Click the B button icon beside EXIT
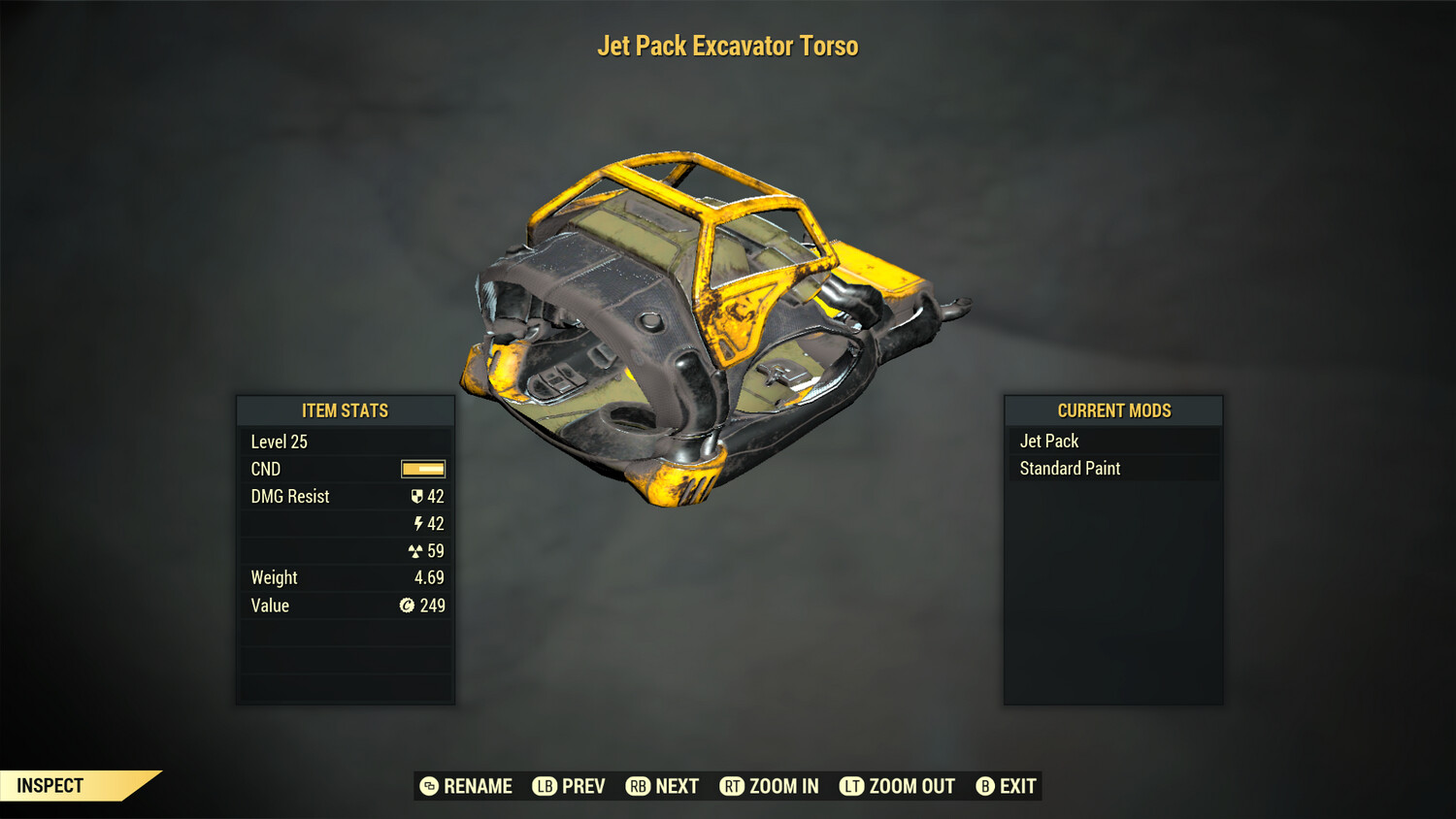Image resolution: width=1456 pixels, height=819 pixels. pos(985,786)
